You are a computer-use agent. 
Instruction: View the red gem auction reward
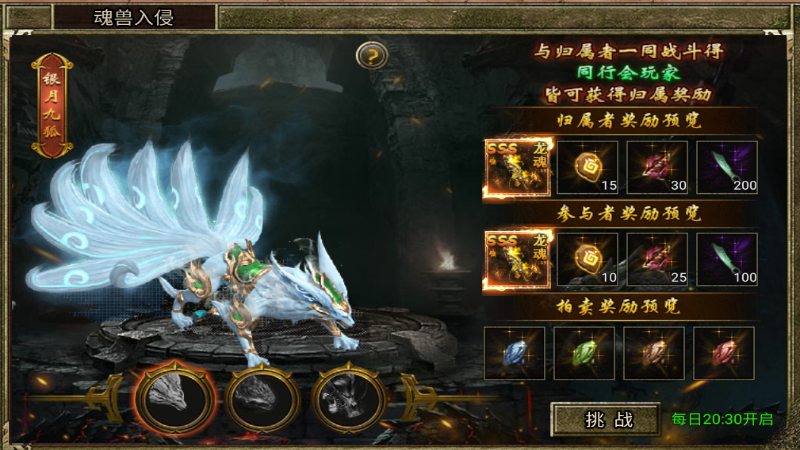point(724,353)
